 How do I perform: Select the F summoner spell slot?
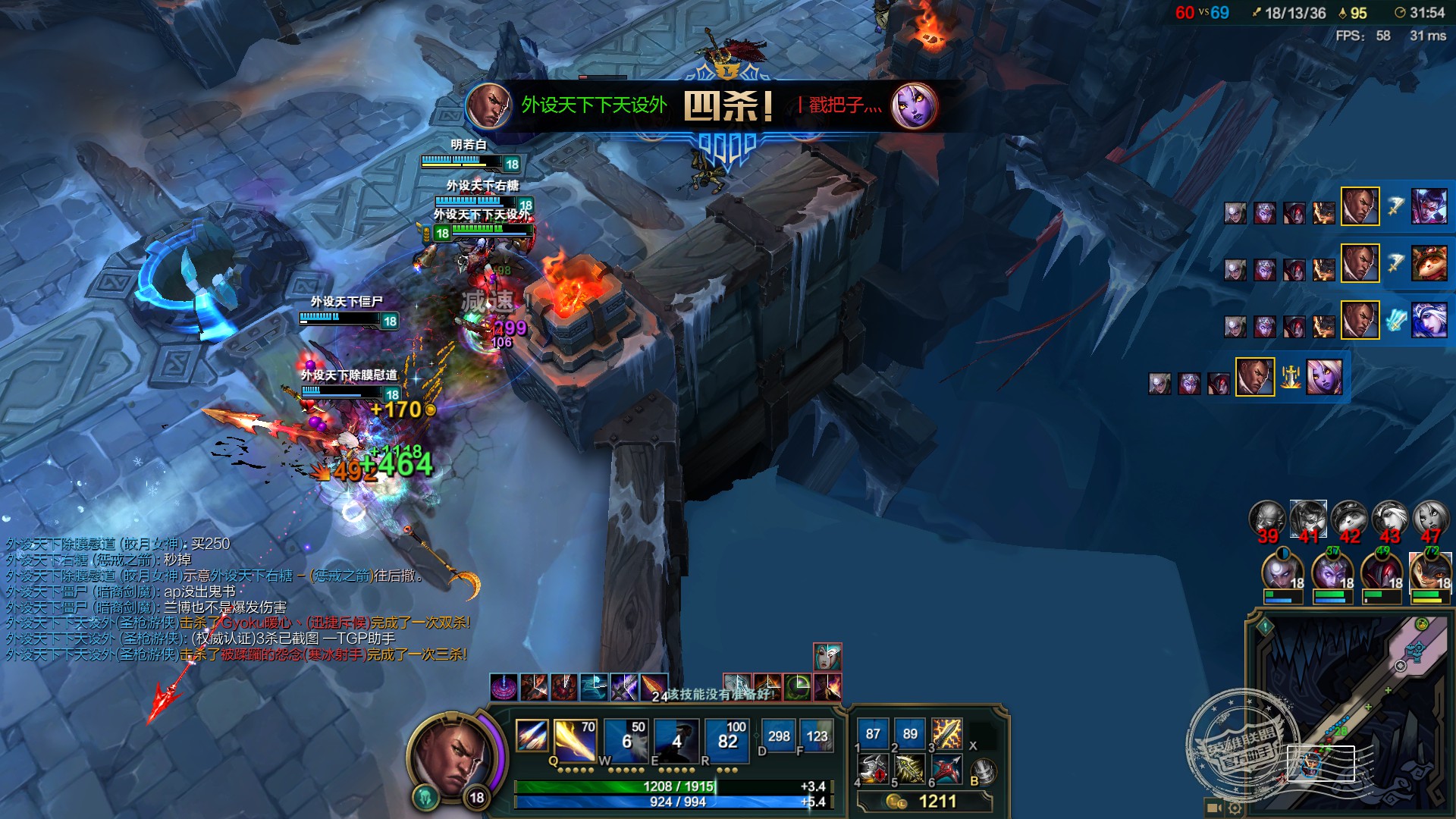[x=817, y=736]
